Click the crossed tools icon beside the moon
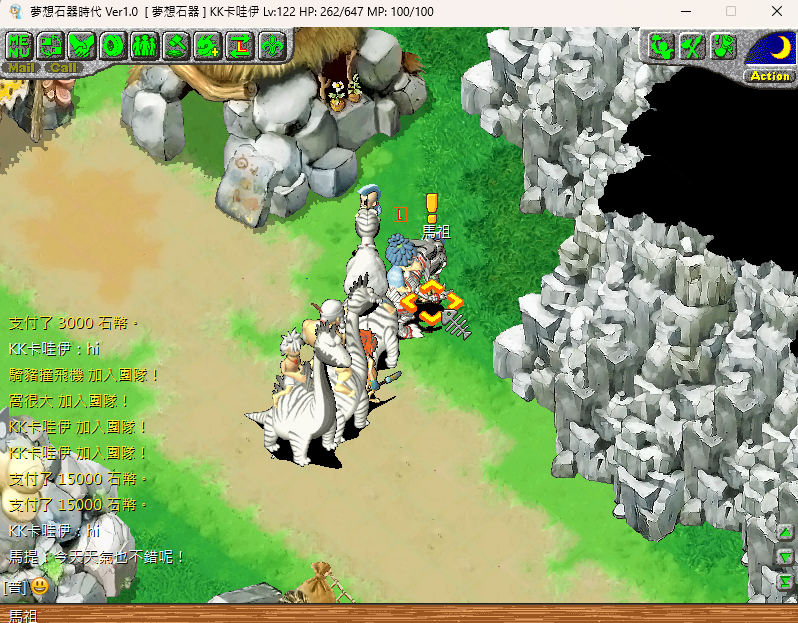 692,46
